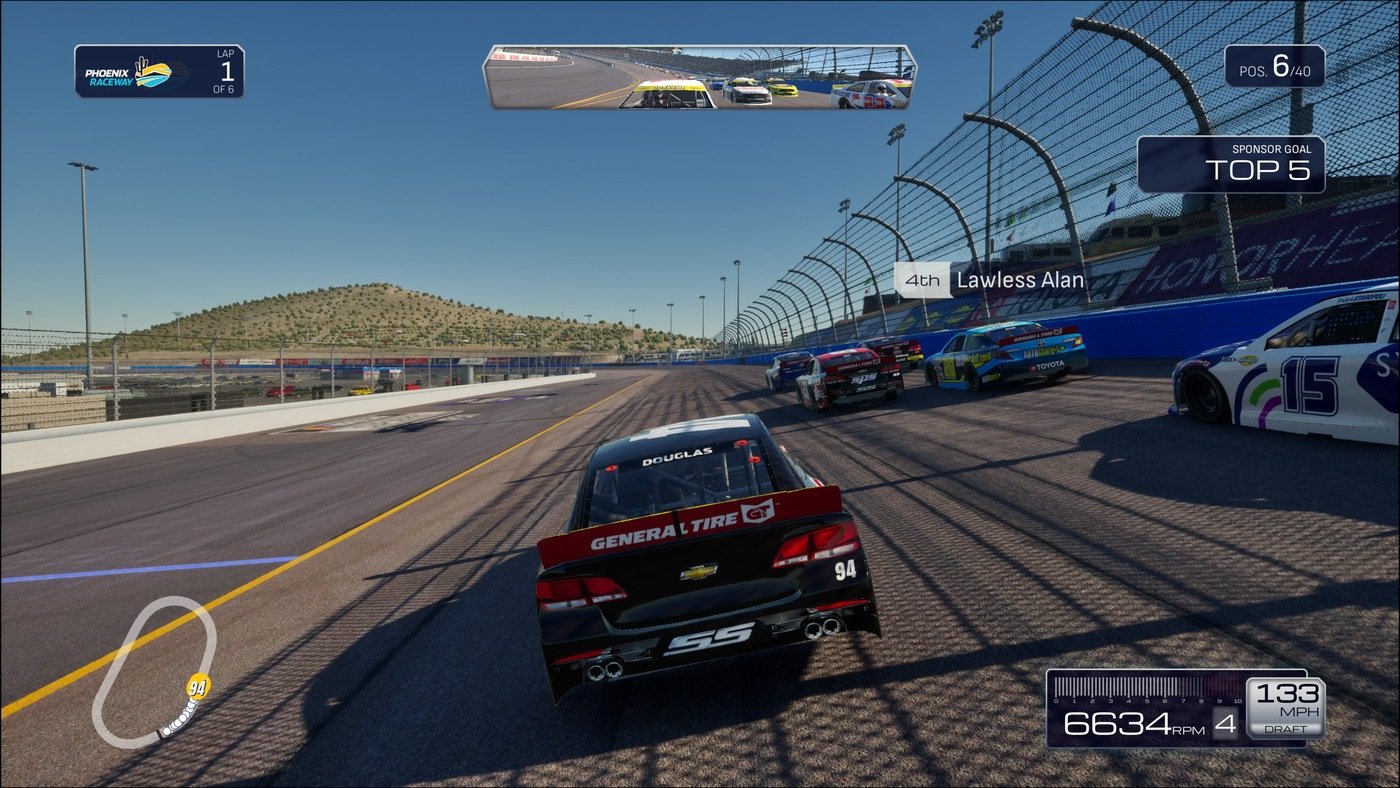This screenshot has width=1400, height=788.
Task: Click the 4th place position badge
Action: click(921, 280)
